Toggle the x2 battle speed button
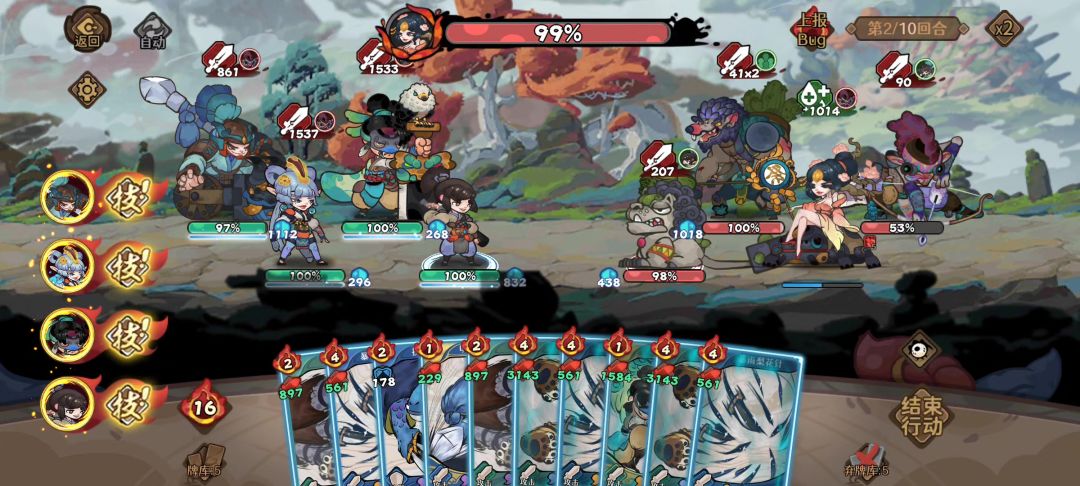 (1003, 28)
